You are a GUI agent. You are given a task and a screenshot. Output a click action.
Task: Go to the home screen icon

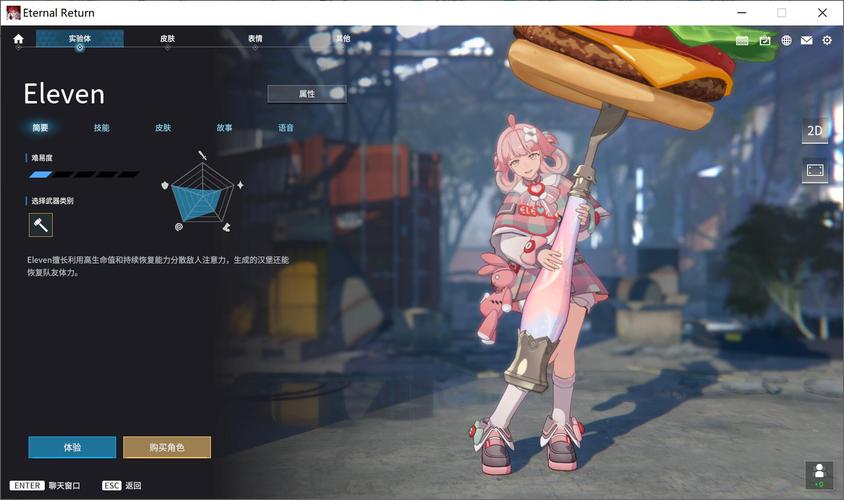point(18,40)
